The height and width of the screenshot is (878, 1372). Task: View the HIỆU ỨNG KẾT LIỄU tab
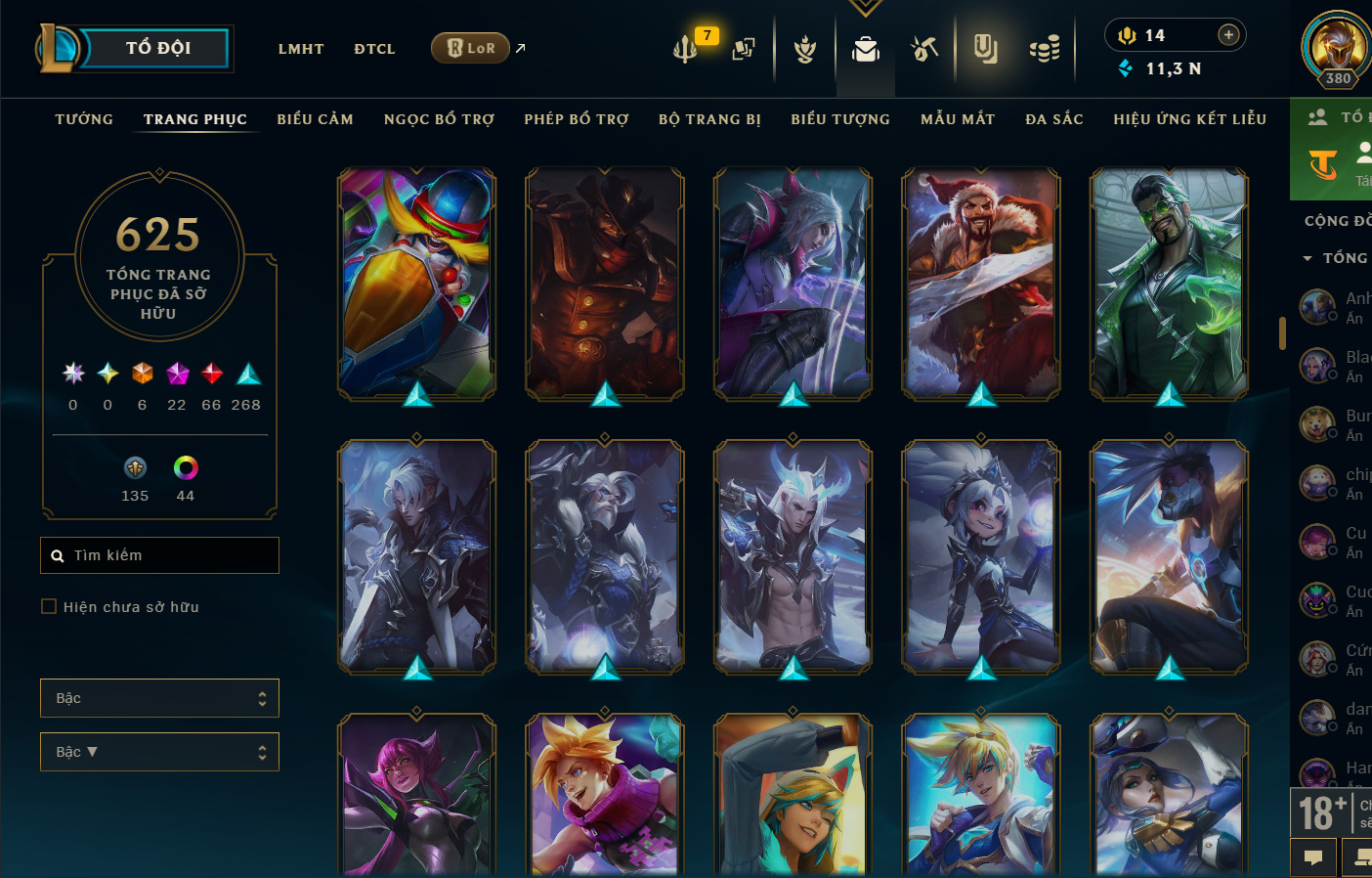click(x=1189, y=119)
